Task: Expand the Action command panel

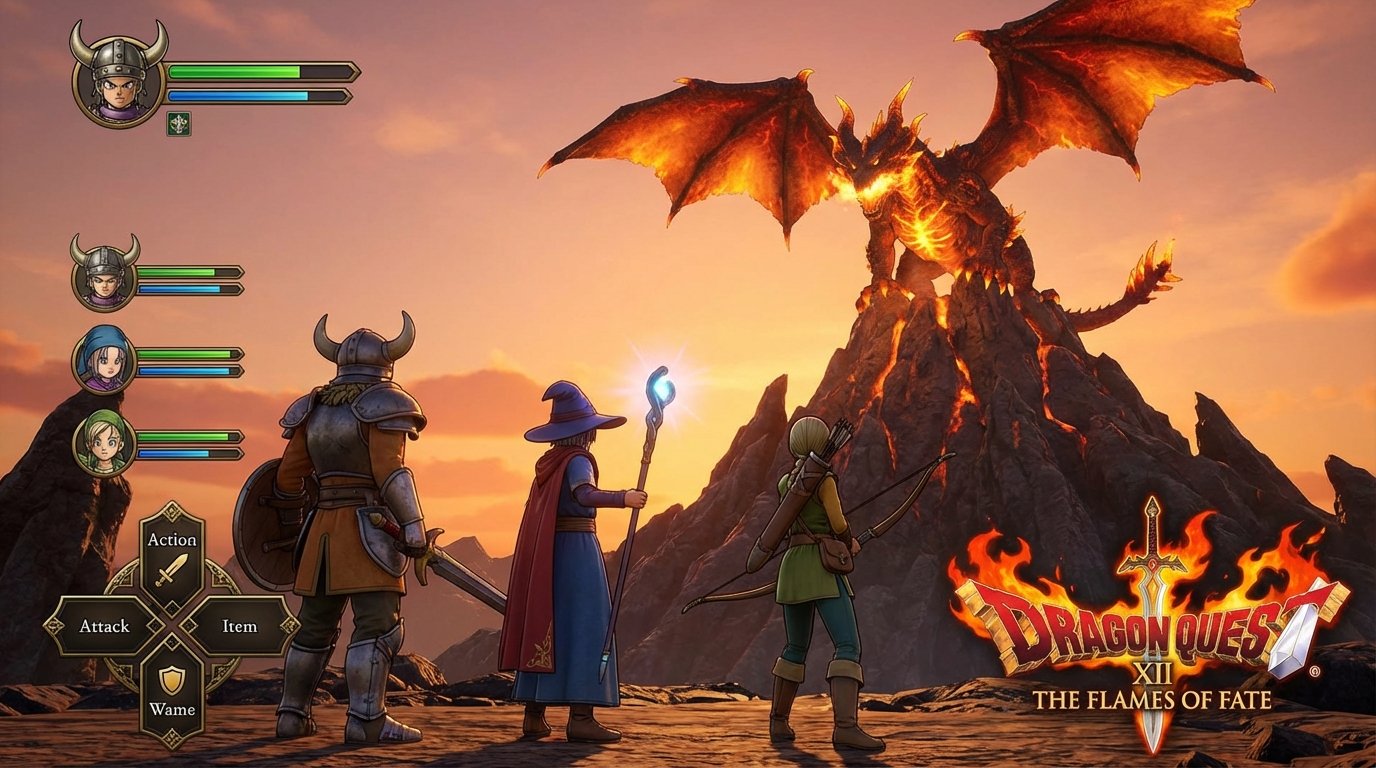Action: pyautogui.click(x=172, y=538)
